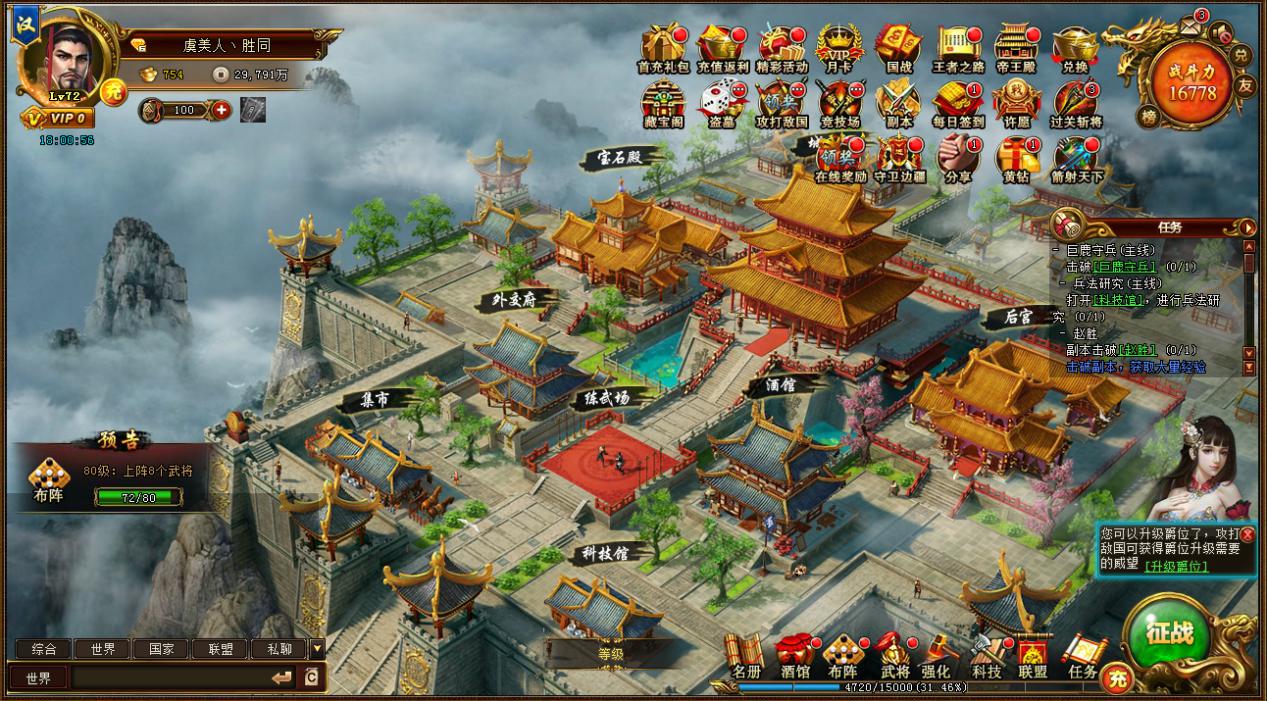The width and height of the screenshot is (1267, 701).
Task: Open the 武将 generals menu
Action: 894,654
